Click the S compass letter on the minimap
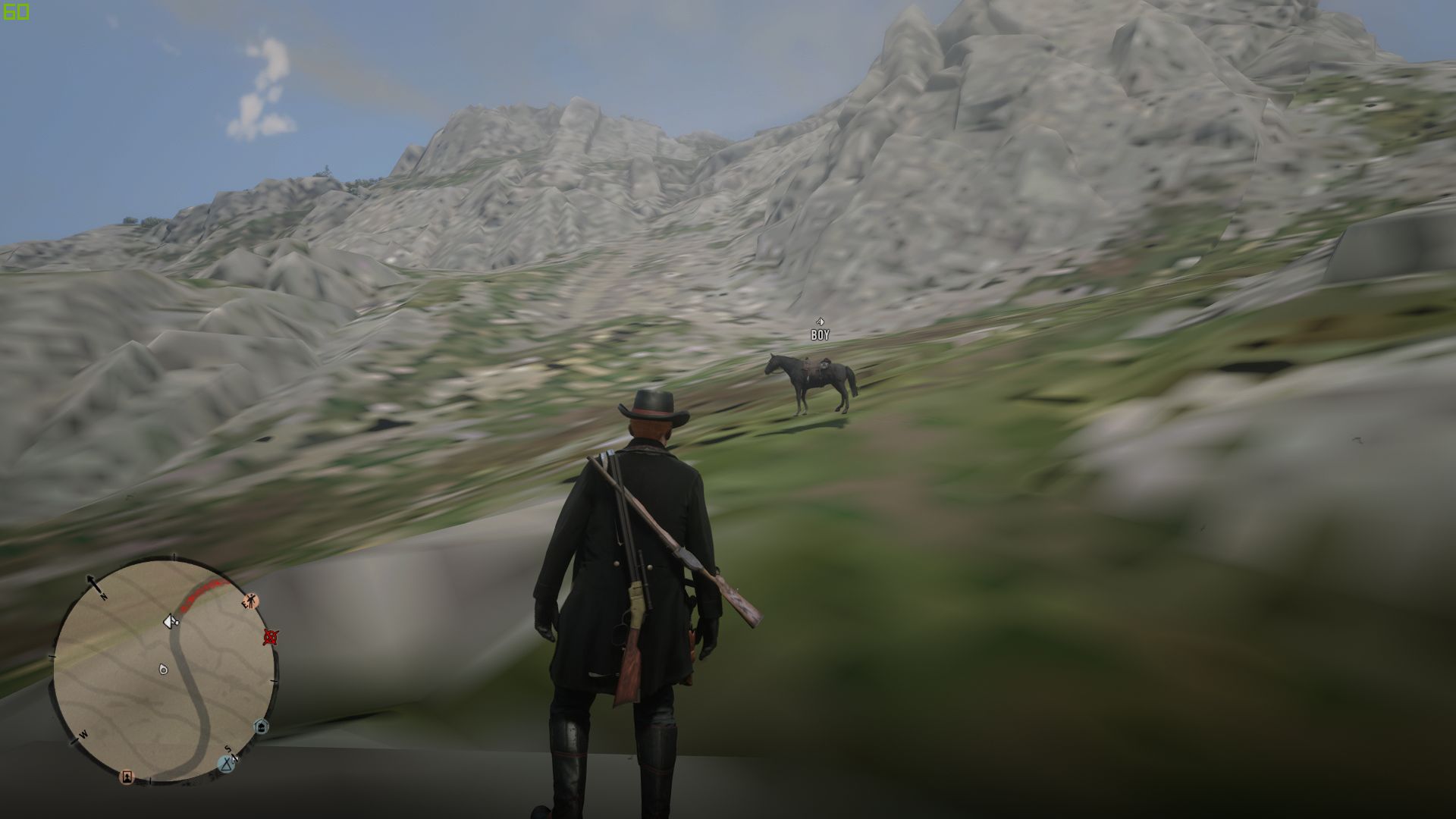Image resolution: width=1456 pixels, height=819 pixels. [227, 749]
